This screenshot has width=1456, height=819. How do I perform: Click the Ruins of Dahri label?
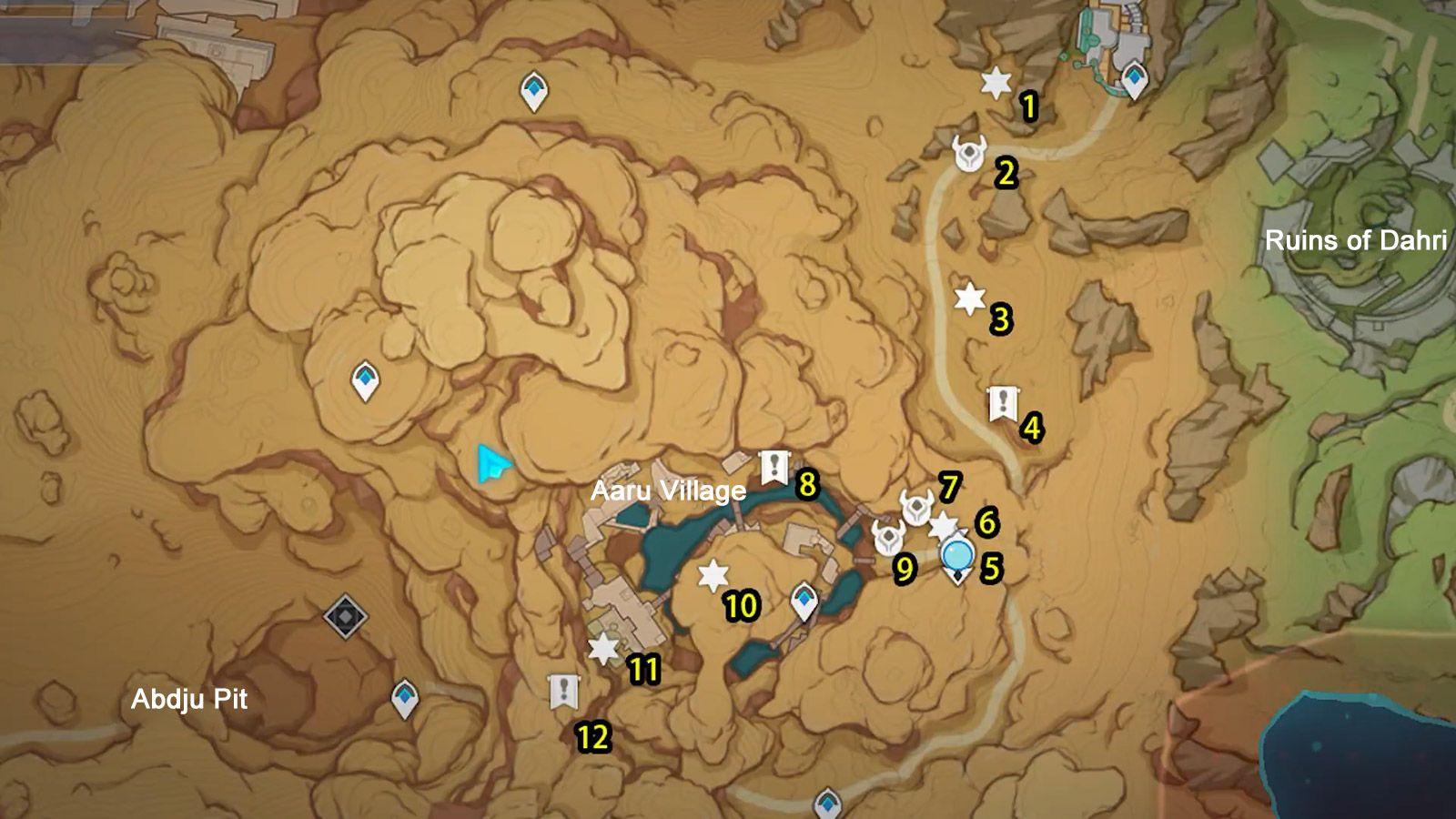pyautogui.click(x=1357, y=241)
